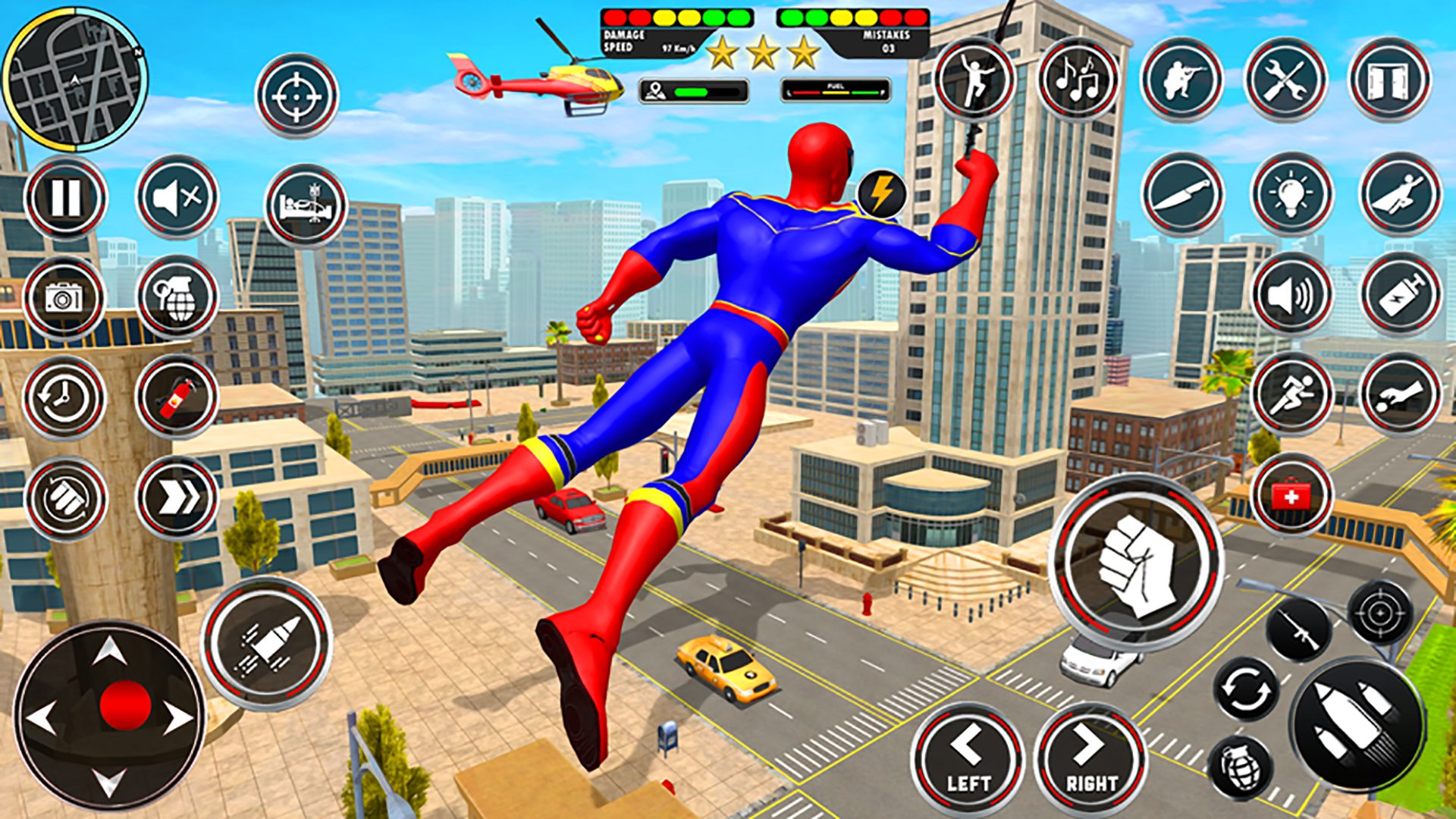
Task: Tap the fire extinguisher button
Action: [x=177, y=397]
